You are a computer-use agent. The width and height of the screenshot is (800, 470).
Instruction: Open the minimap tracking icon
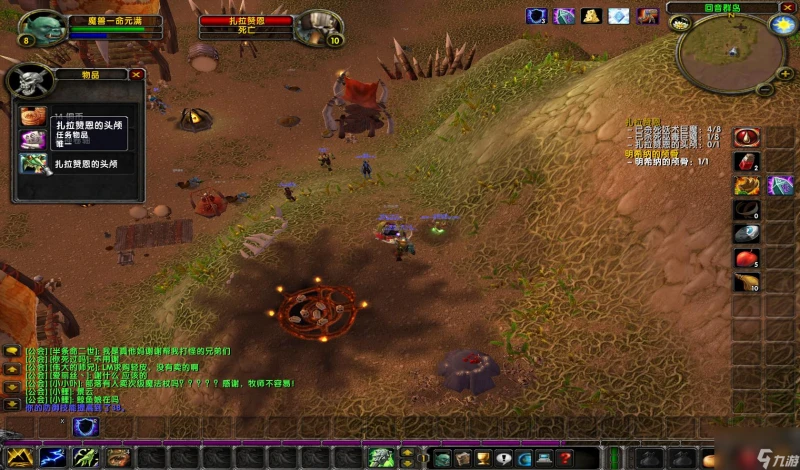click(680, 24)
